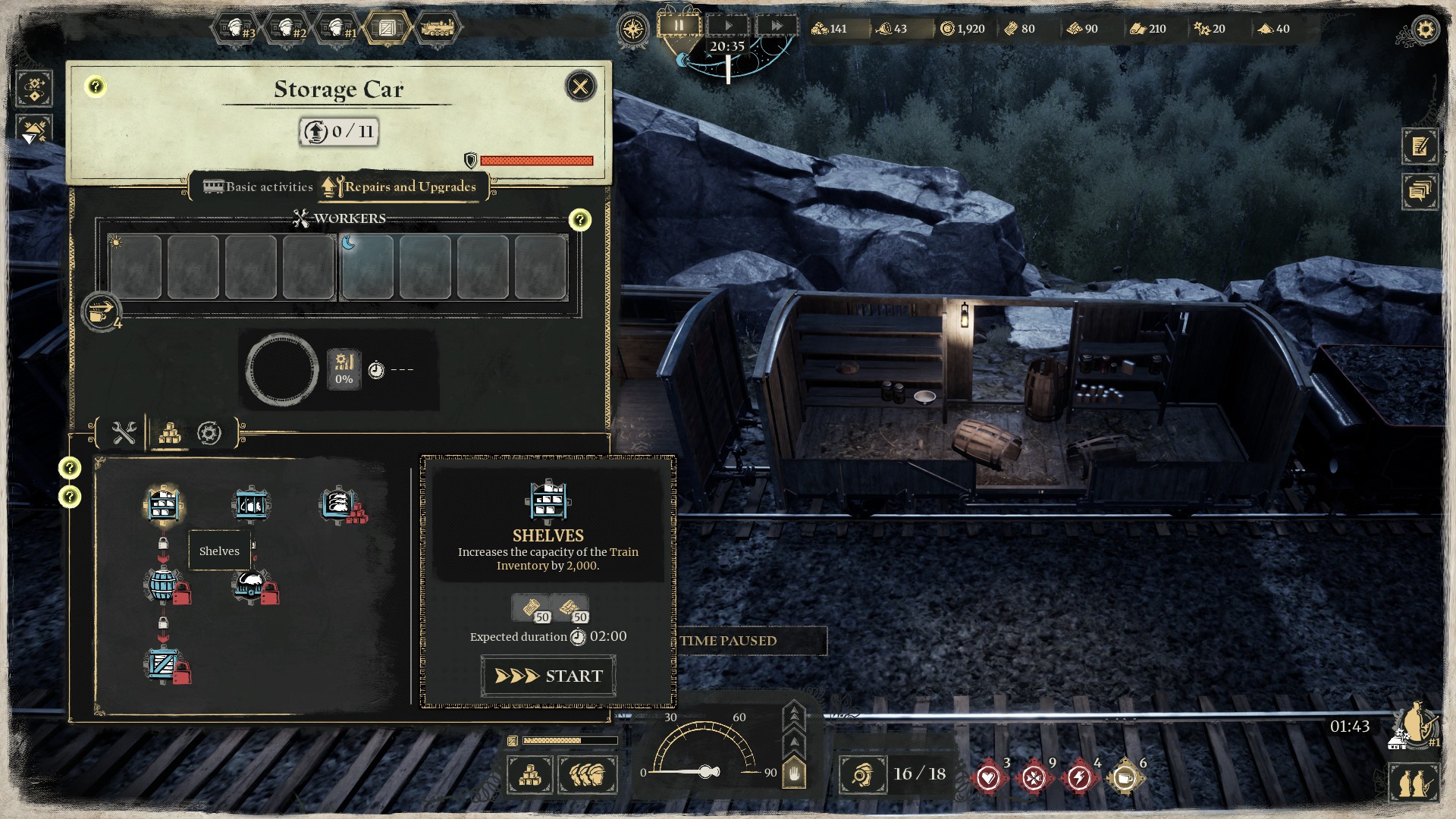Screen dimensions: 1456x819
Task: Click the Workers help question mark
Action: point(580,220)
